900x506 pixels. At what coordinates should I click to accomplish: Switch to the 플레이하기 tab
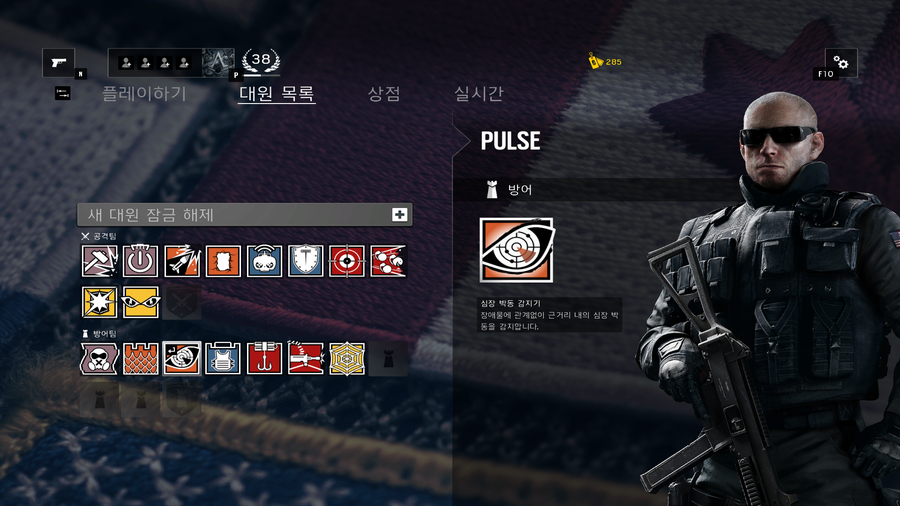[x=144, y=94]
